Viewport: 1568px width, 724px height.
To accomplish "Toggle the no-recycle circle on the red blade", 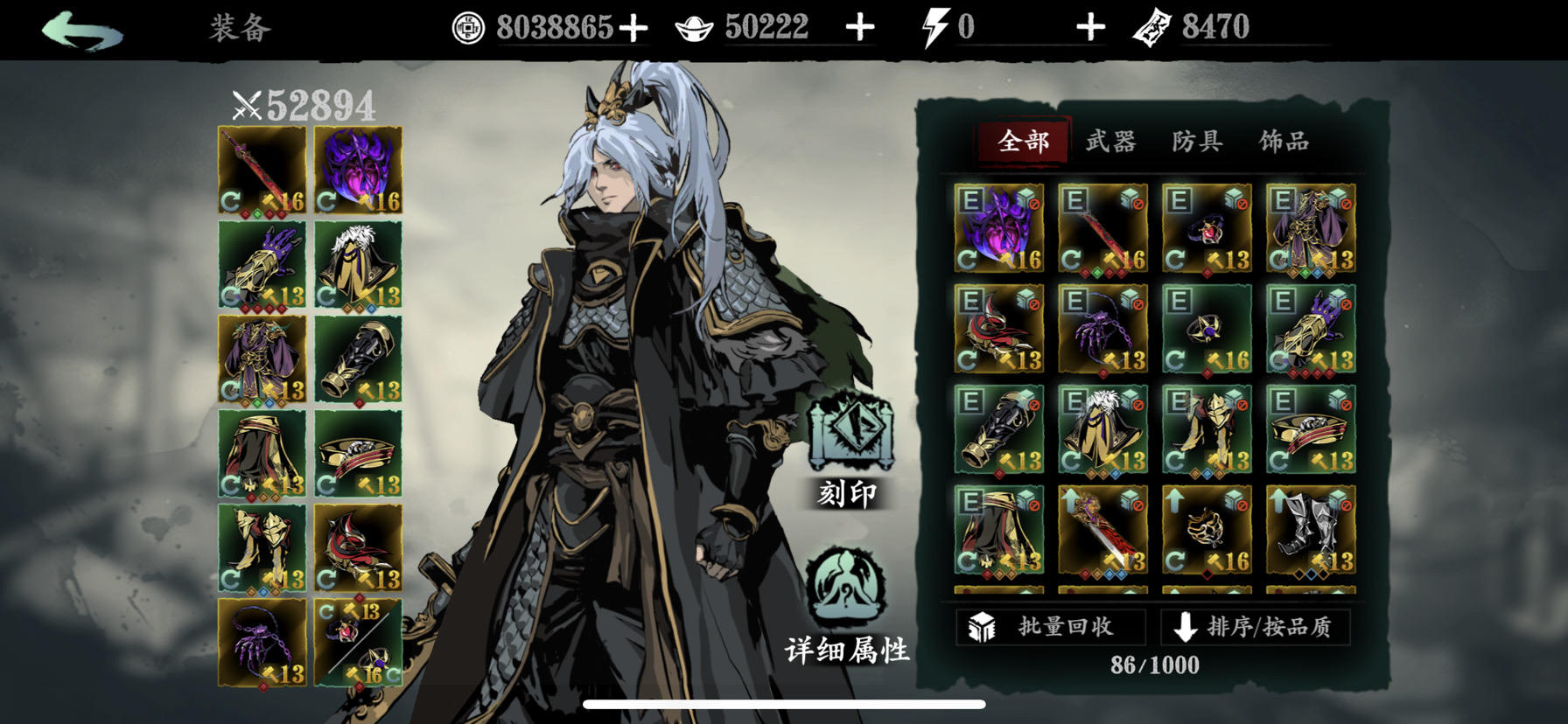I will pyautogui.click(x=1137, y=203).
